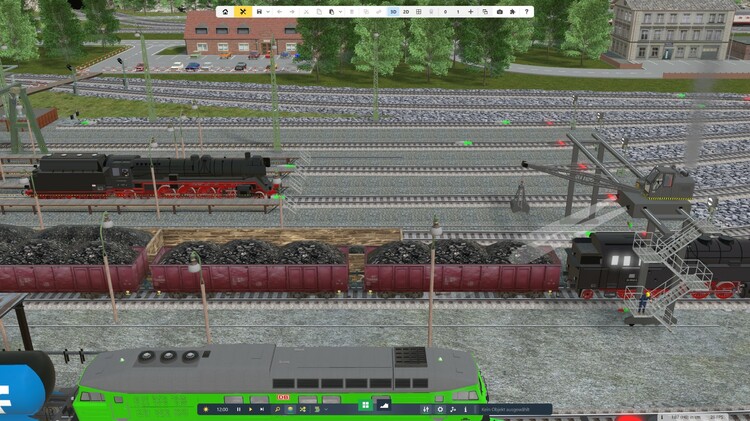Switch to 3D view mode
This screenshot has width=750, height=421.
[393, 12]
